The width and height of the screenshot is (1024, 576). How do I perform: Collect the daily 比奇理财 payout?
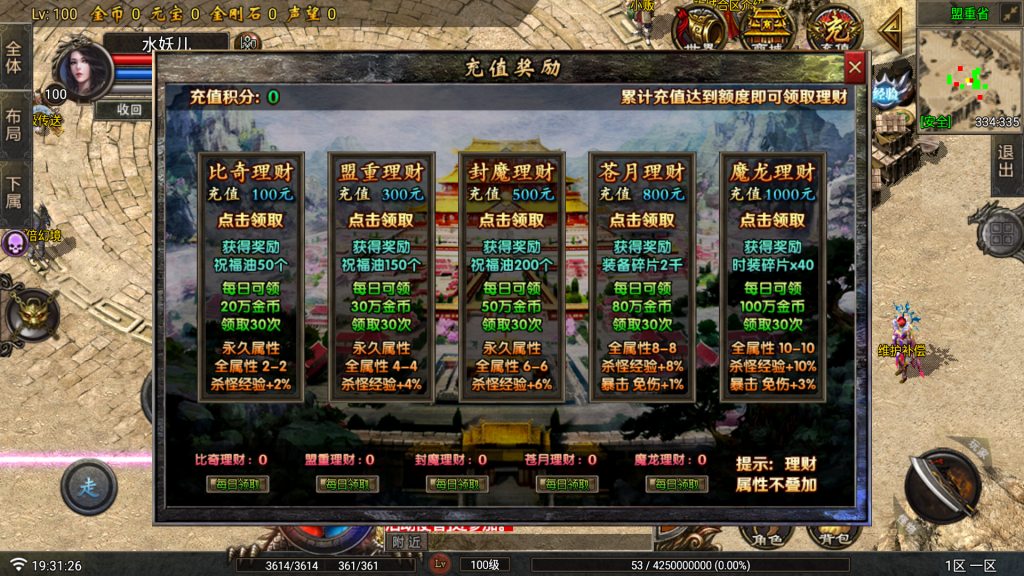pyautogui.click(x=237, y=484)
